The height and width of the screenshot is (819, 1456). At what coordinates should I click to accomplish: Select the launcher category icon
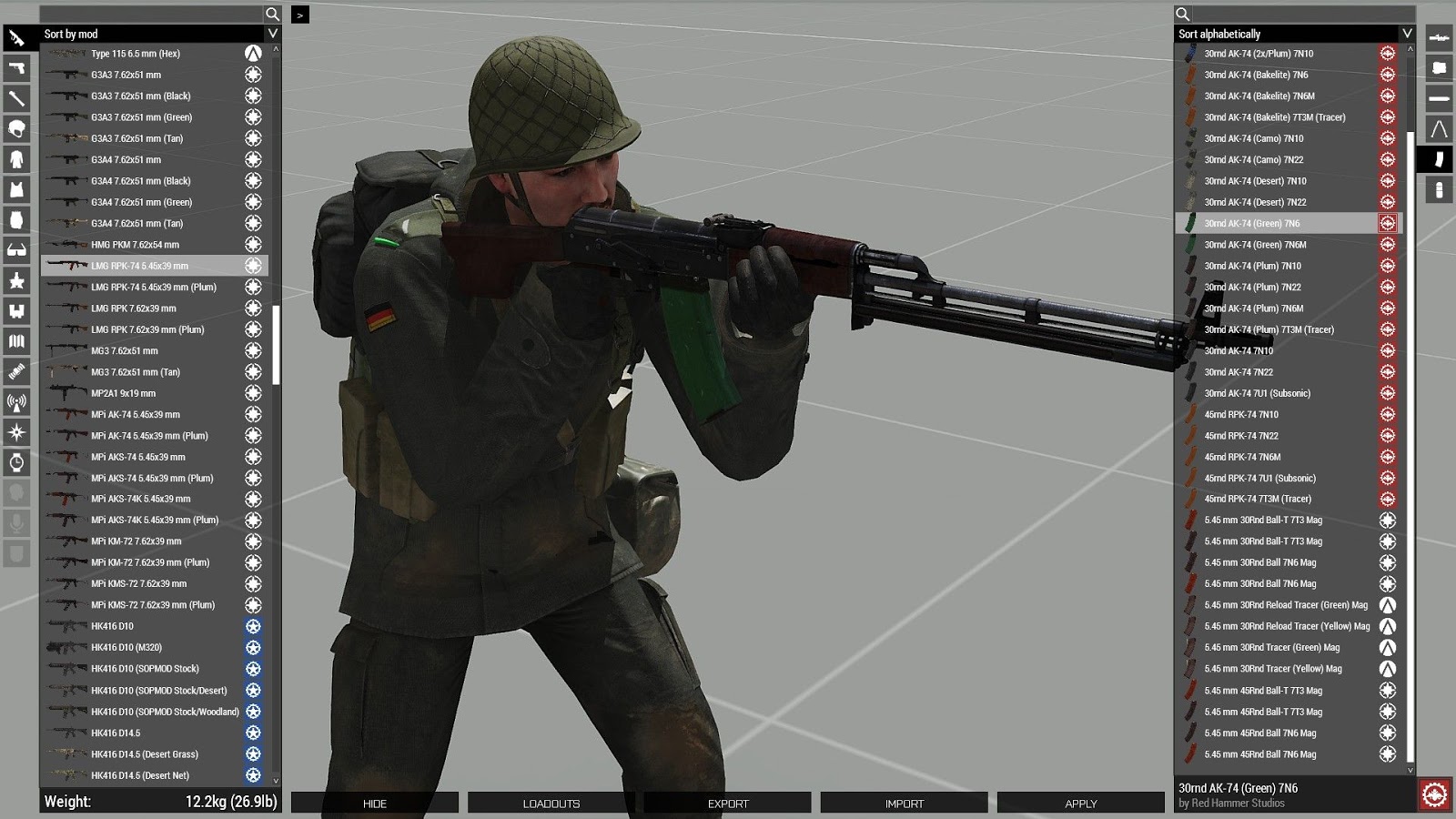coord(15,98)
